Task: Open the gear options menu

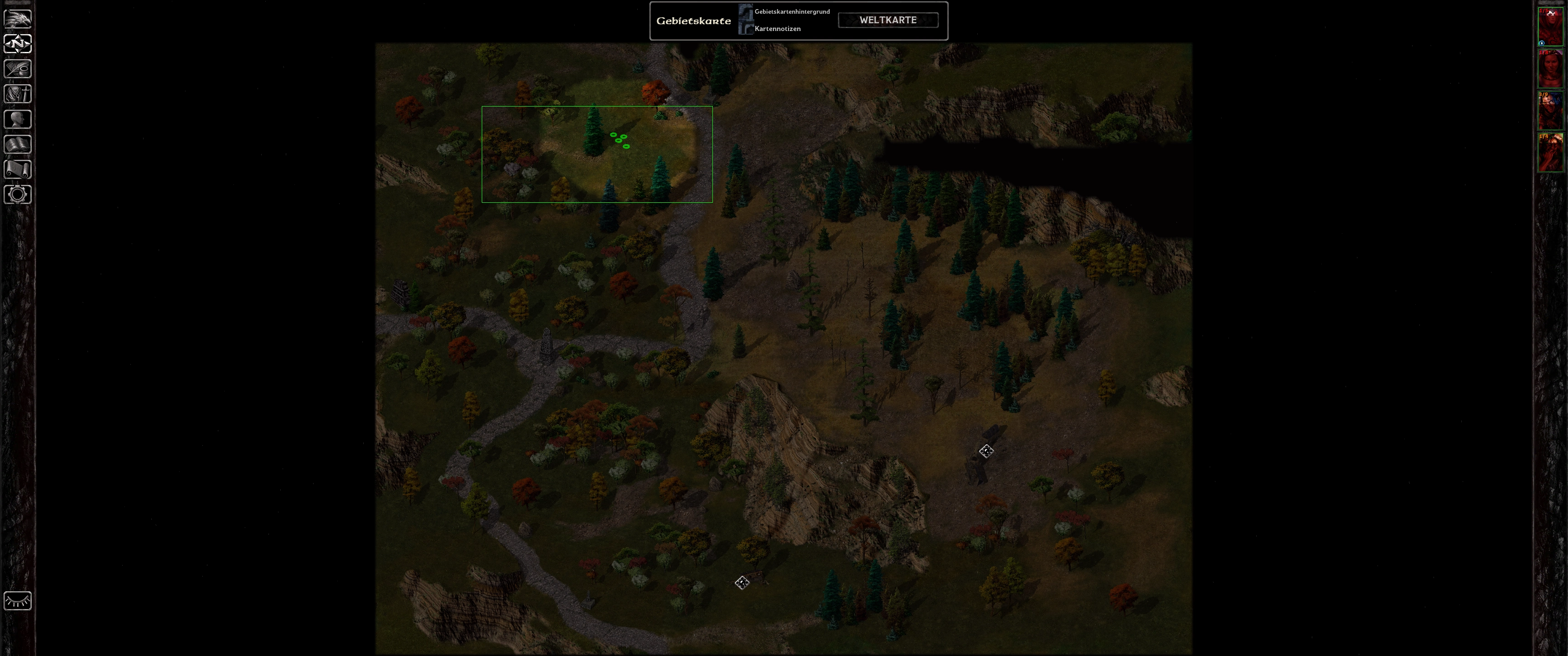Action: click(x=18, y=195)
